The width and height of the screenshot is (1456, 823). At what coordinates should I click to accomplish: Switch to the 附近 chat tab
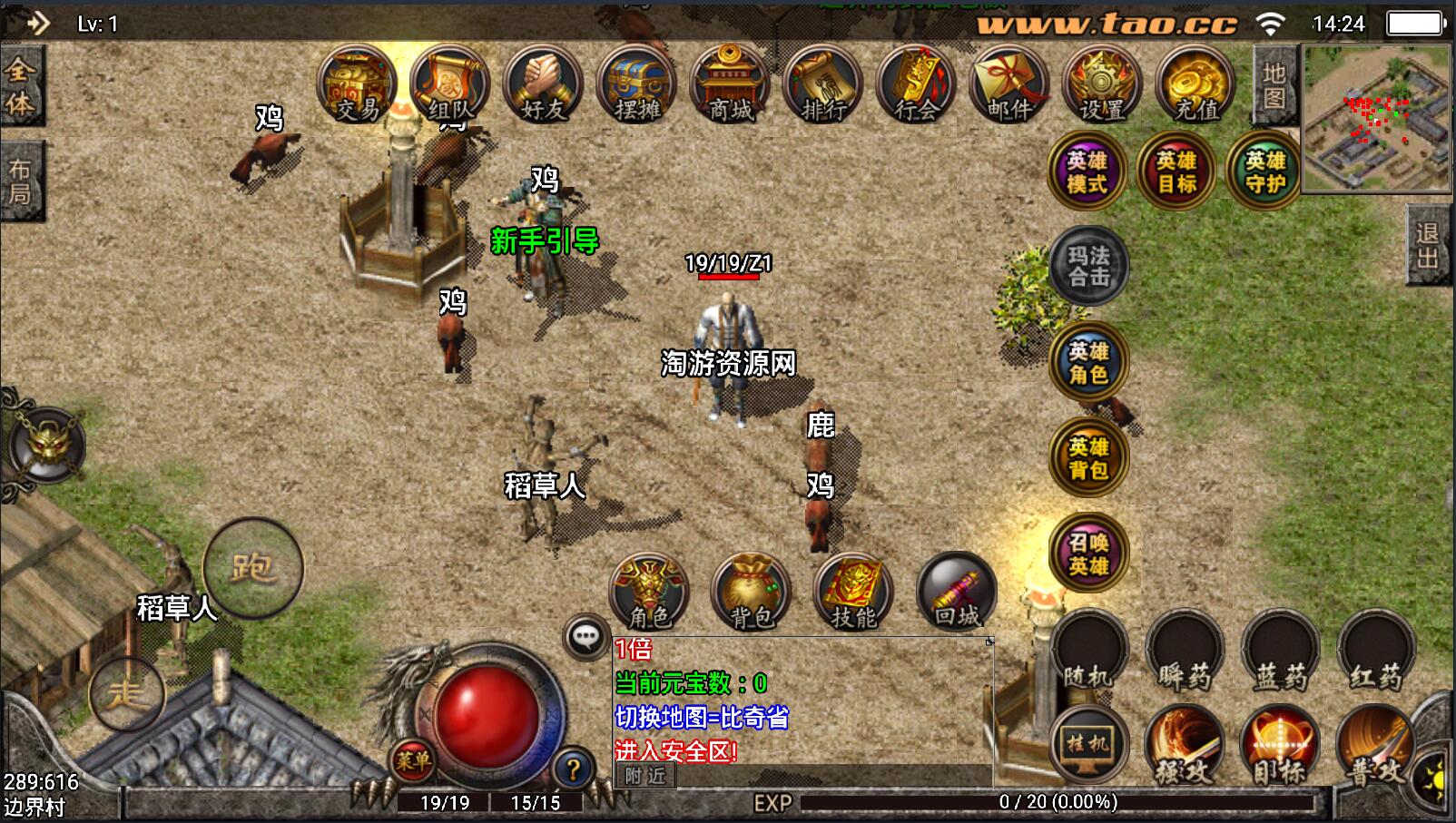pos(645,776)
